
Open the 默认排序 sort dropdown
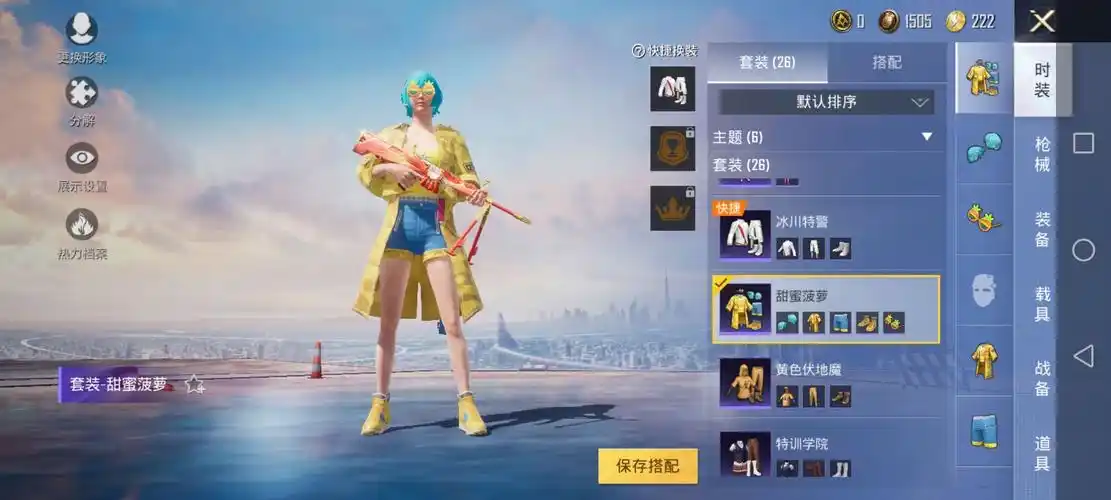(826, 101)
